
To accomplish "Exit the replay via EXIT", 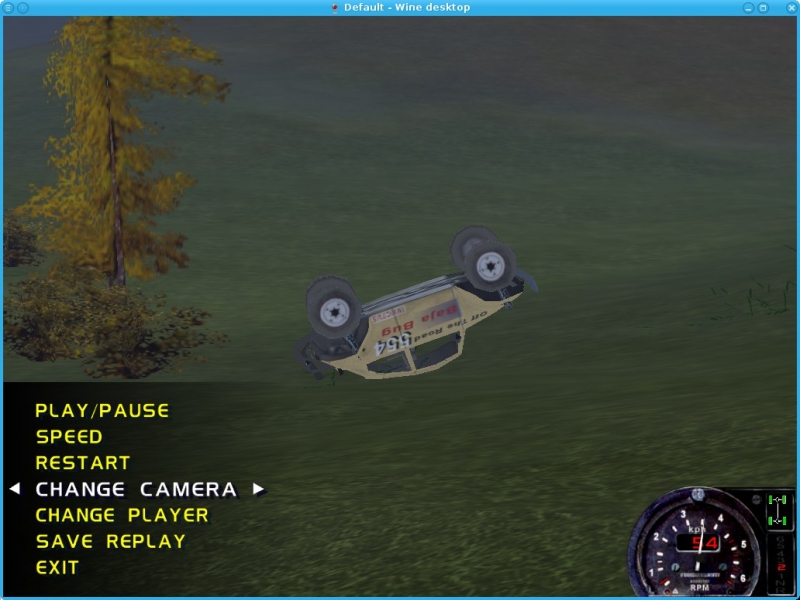I will [x=57, y=567].
